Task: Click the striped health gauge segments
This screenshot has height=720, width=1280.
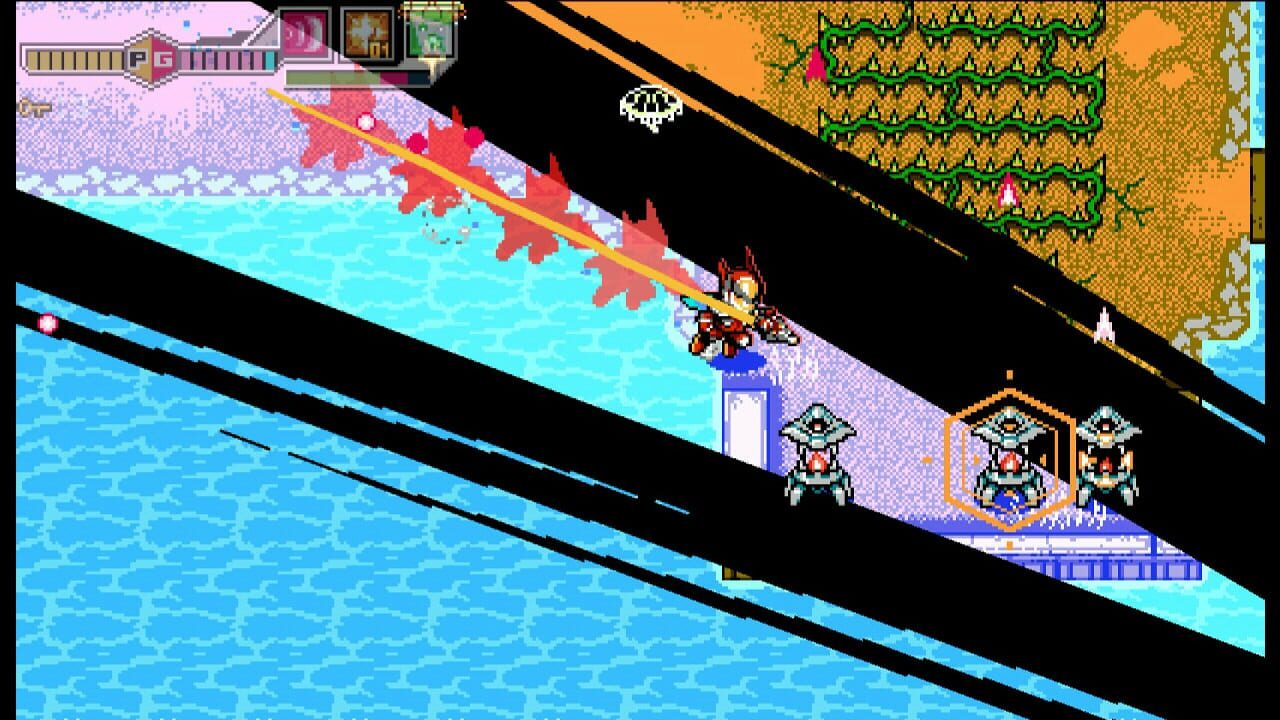Action: [70, 58]
